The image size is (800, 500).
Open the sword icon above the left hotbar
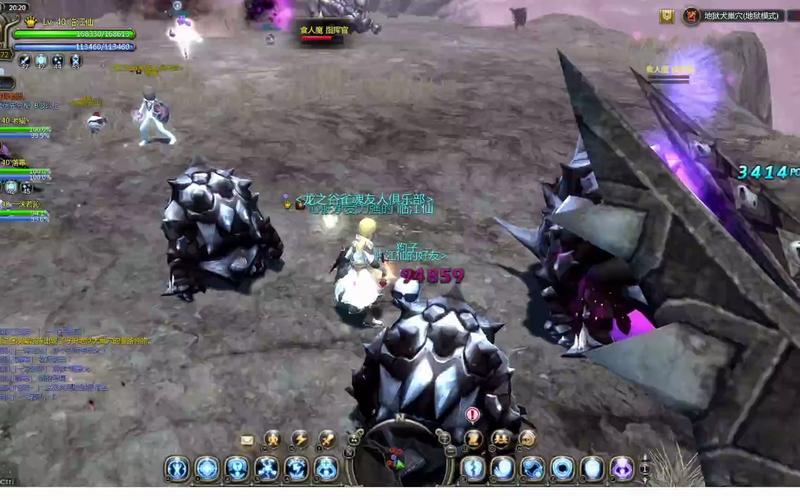pos(326,440)
